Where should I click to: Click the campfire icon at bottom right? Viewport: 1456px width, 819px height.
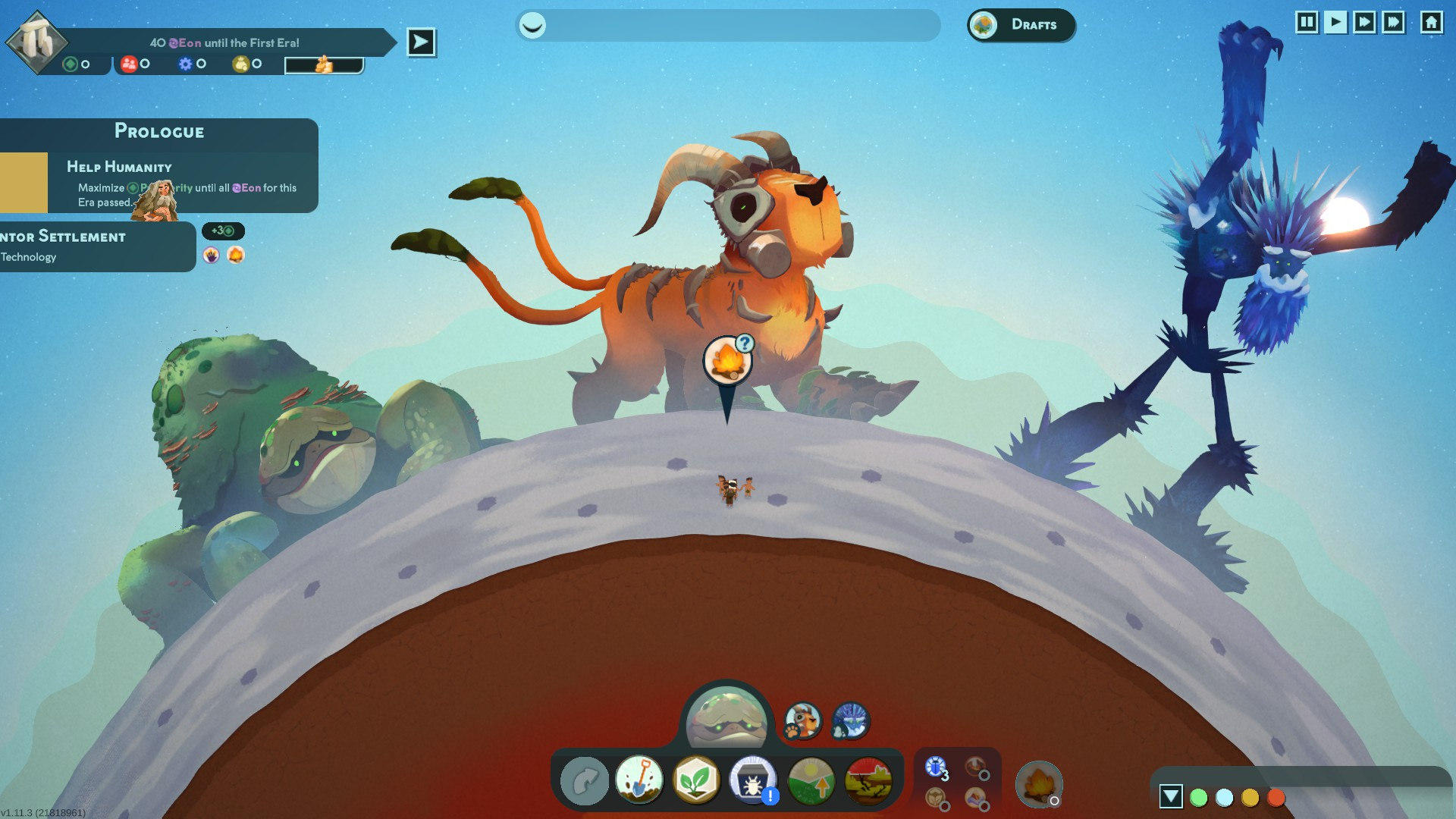(1038, 783)
